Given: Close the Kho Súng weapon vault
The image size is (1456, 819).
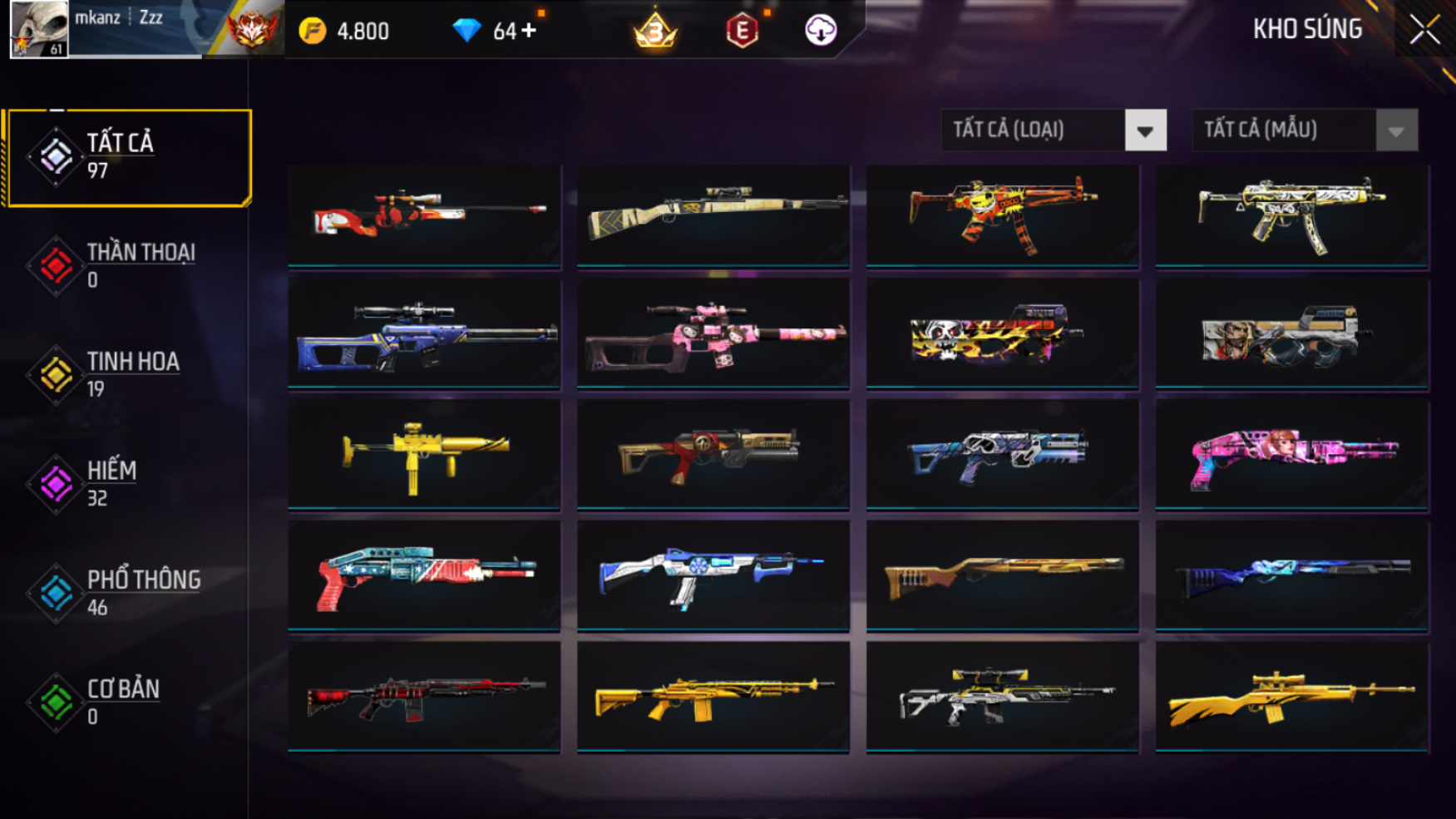Looking at the screenshot, I should 1424,30.
